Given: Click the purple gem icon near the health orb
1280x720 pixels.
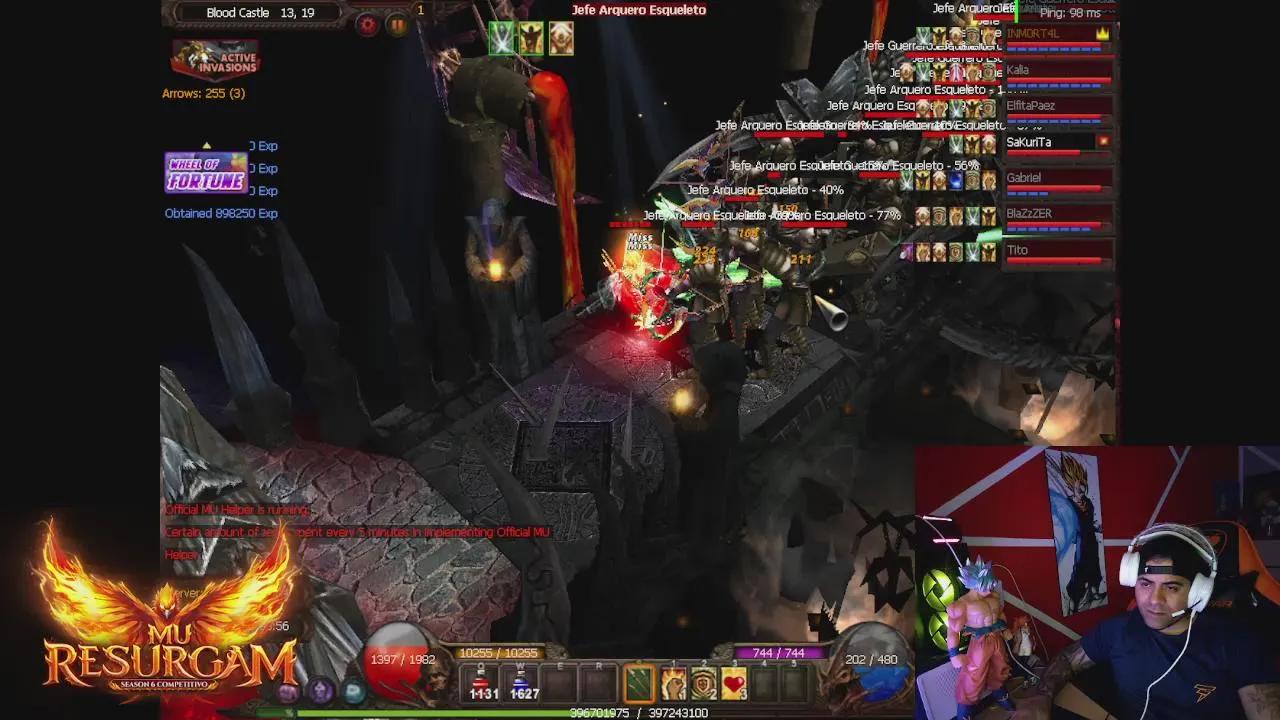Looking at the screenshot, I should (x=320, y=691).
